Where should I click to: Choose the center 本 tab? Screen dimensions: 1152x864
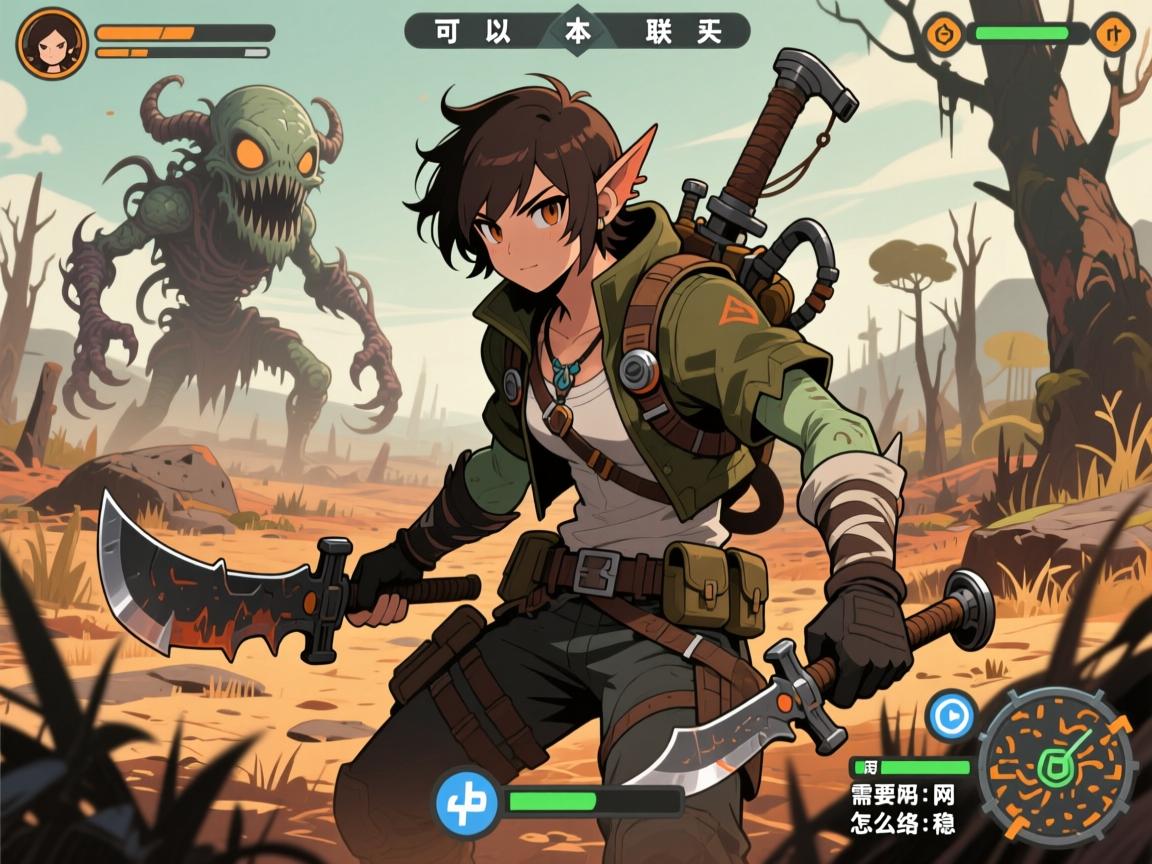click(x=578, y=31)
